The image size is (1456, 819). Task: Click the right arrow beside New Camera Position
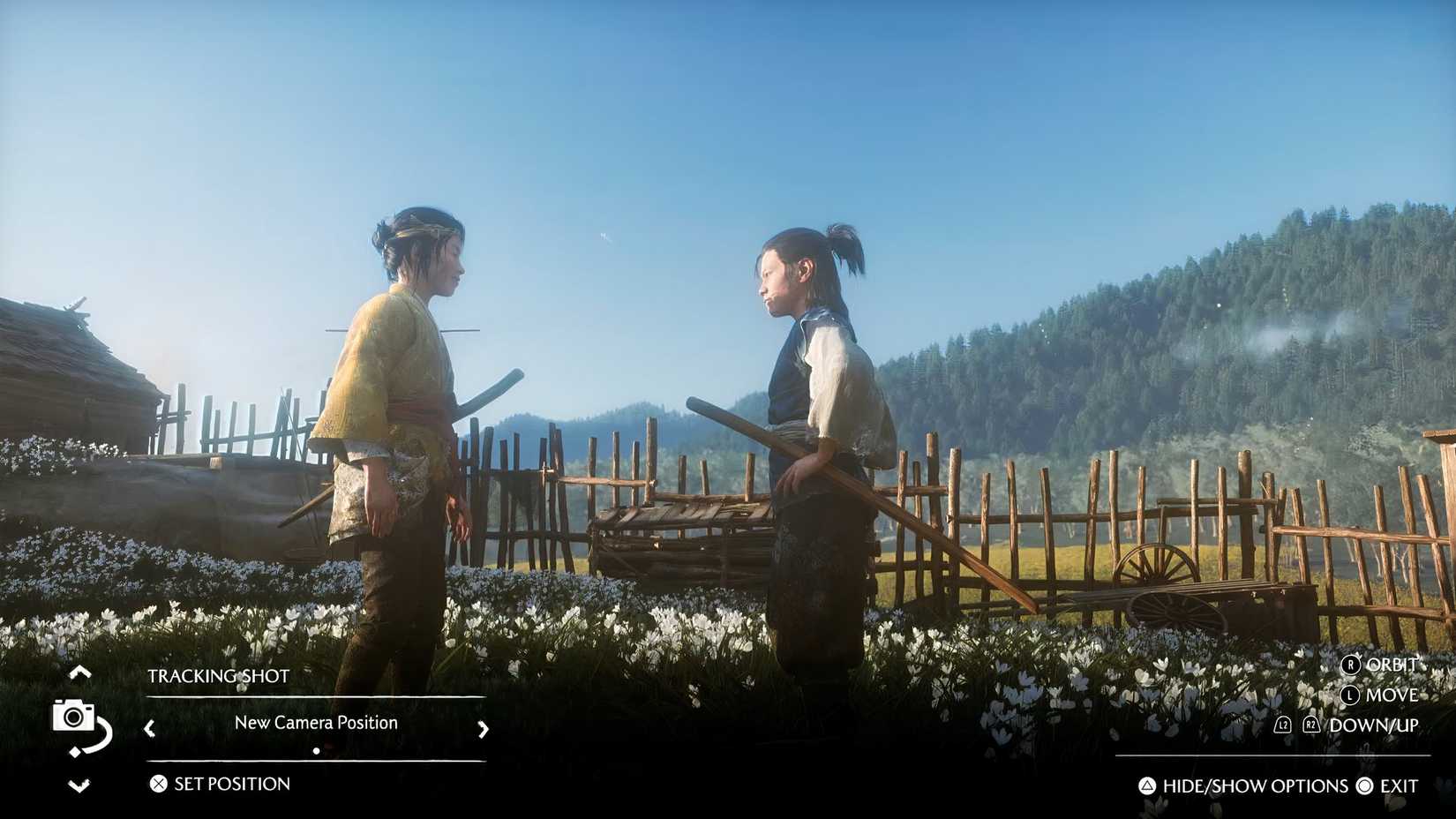click(483, 730)
